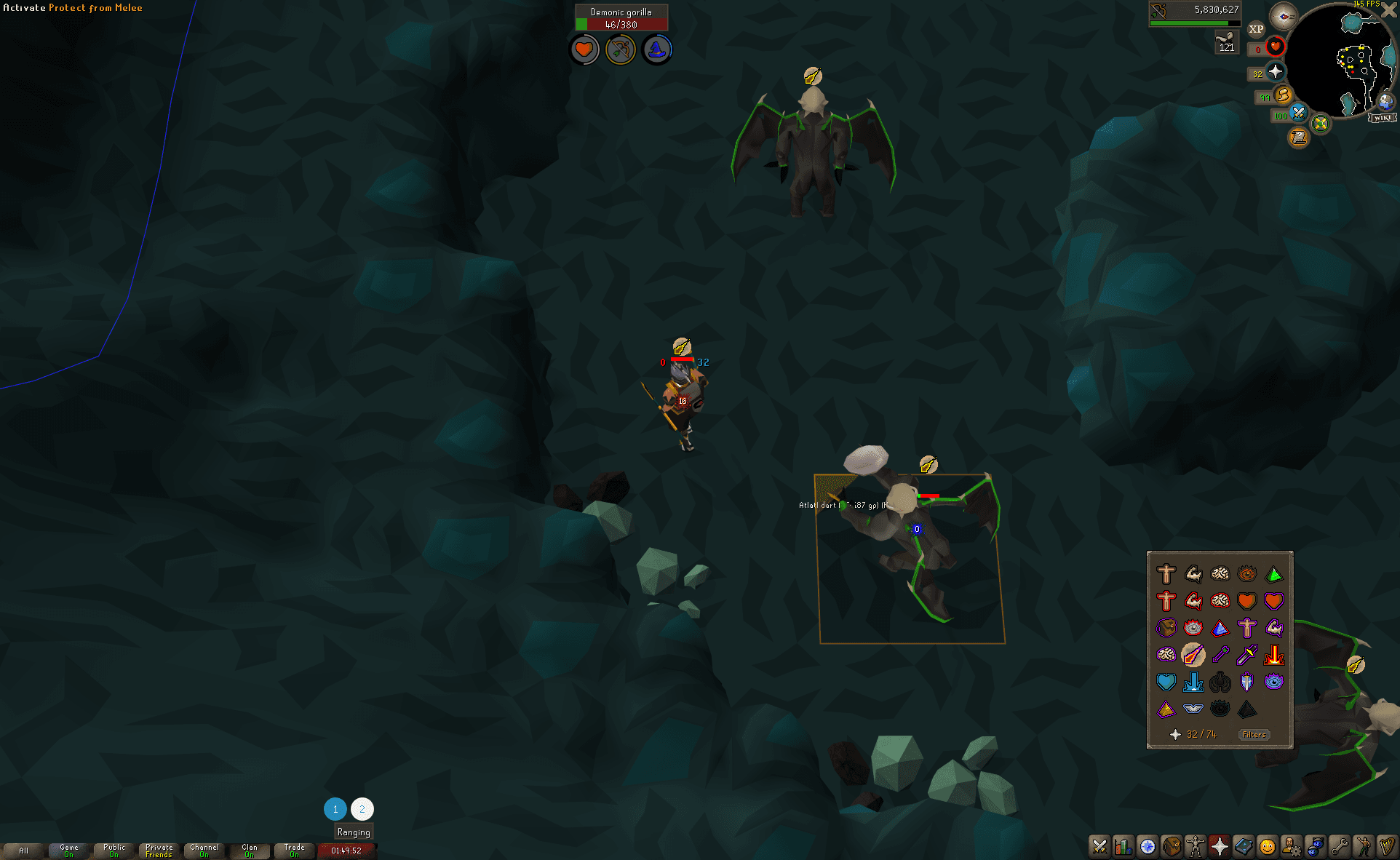Open the Worn Equipment tab (armour icon)
This screenshot has height=860, width=1400.
click(x=1197, y=846)
